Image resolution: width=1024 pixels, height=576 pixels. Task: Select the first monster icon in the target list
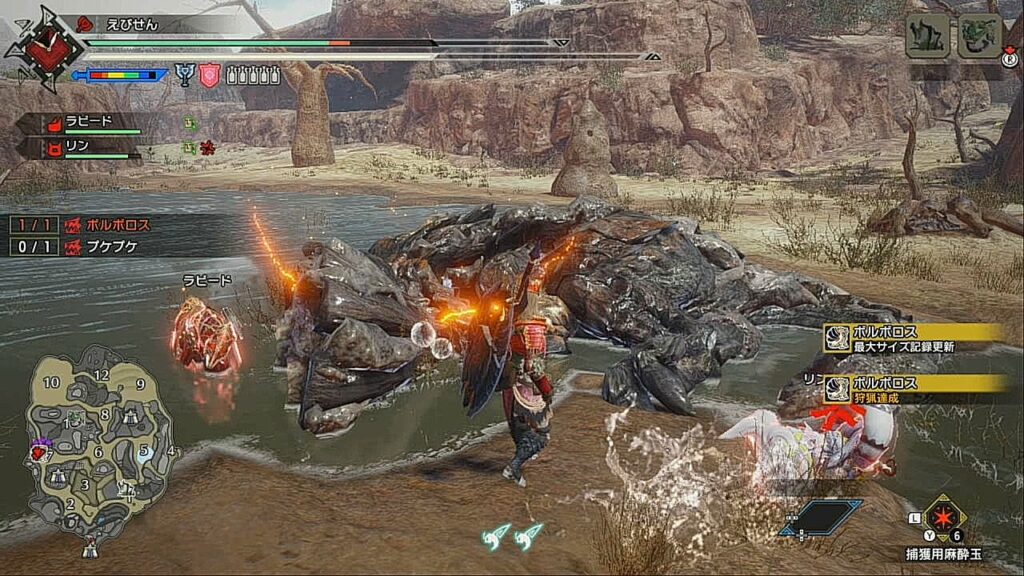(927, 37)
